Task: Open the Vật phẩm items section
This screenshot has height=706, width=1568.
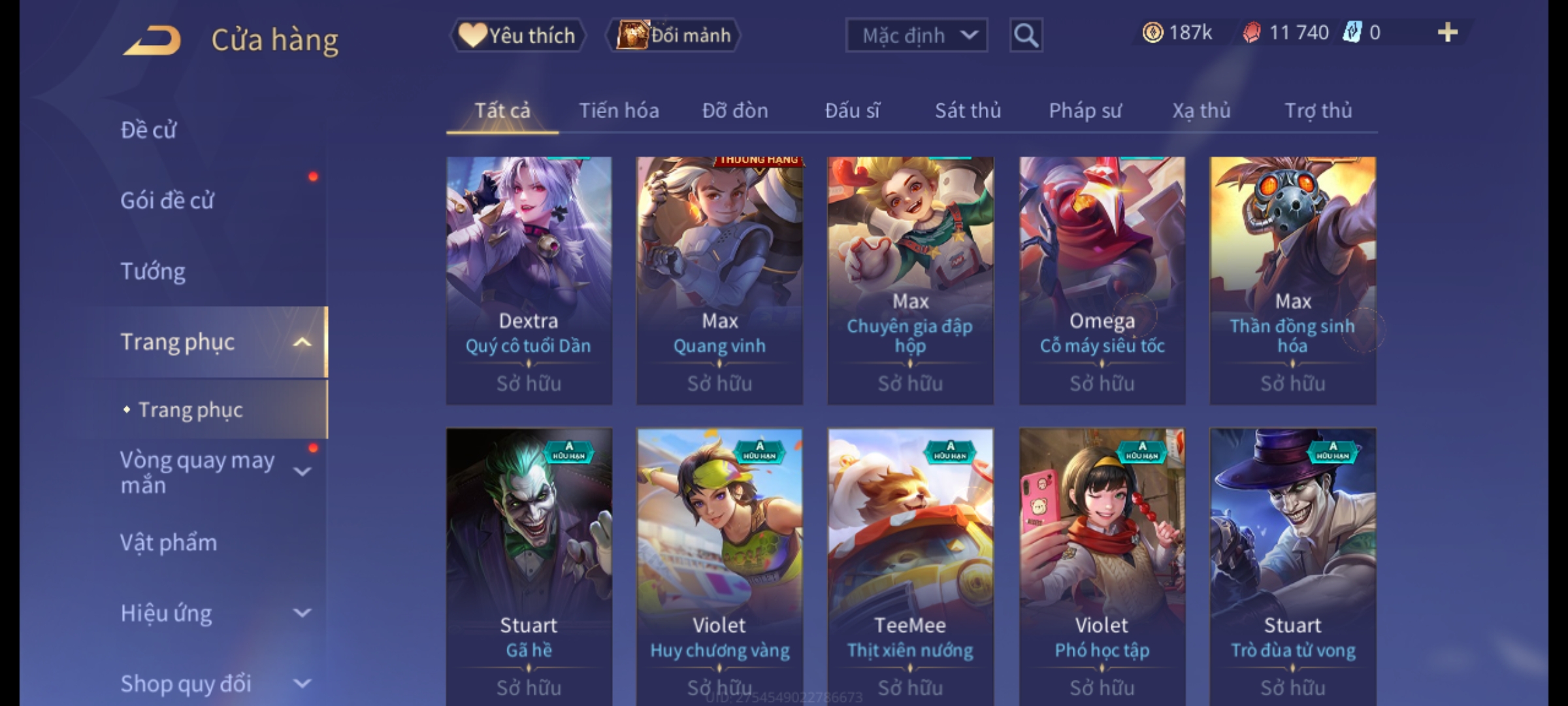Action: tap(169, 543)
